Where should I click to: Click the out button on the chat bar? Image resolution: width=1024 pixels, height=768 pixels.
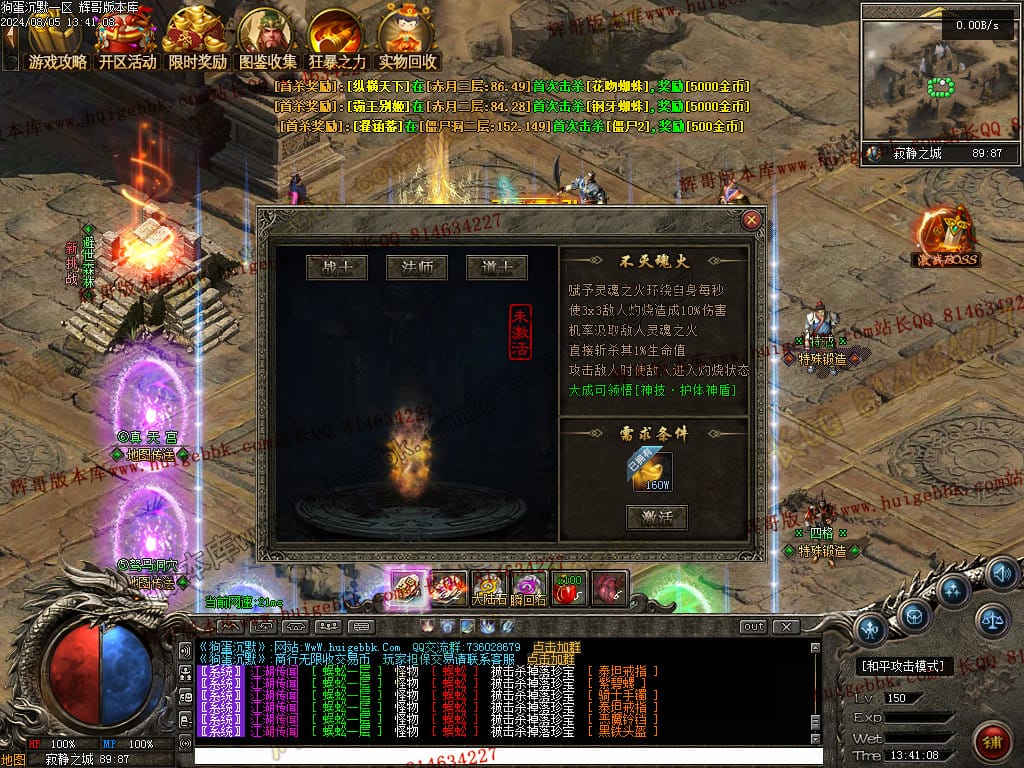click(753, 626)
